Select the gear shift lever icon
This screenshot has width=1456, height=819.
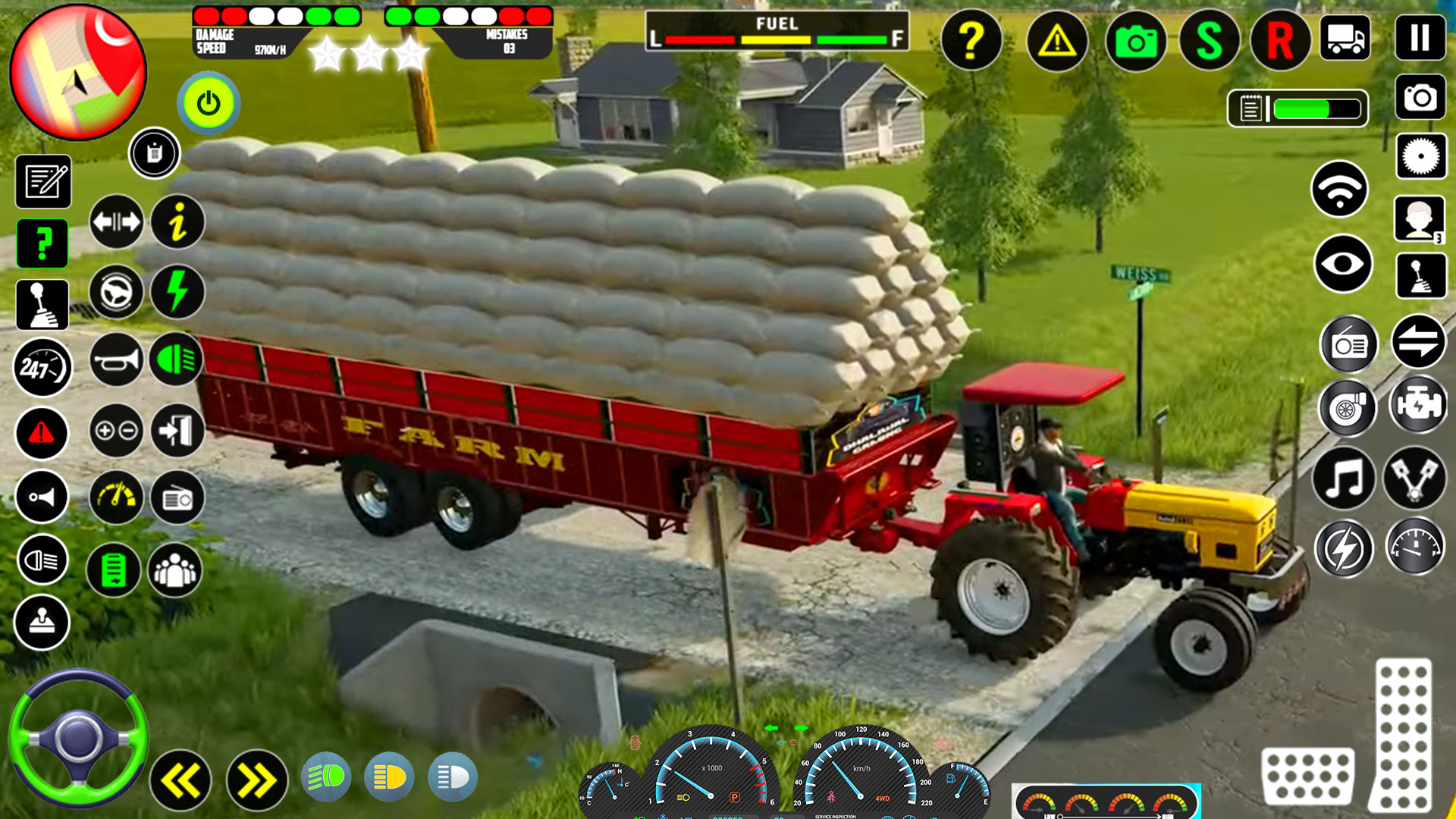[42, 303]
